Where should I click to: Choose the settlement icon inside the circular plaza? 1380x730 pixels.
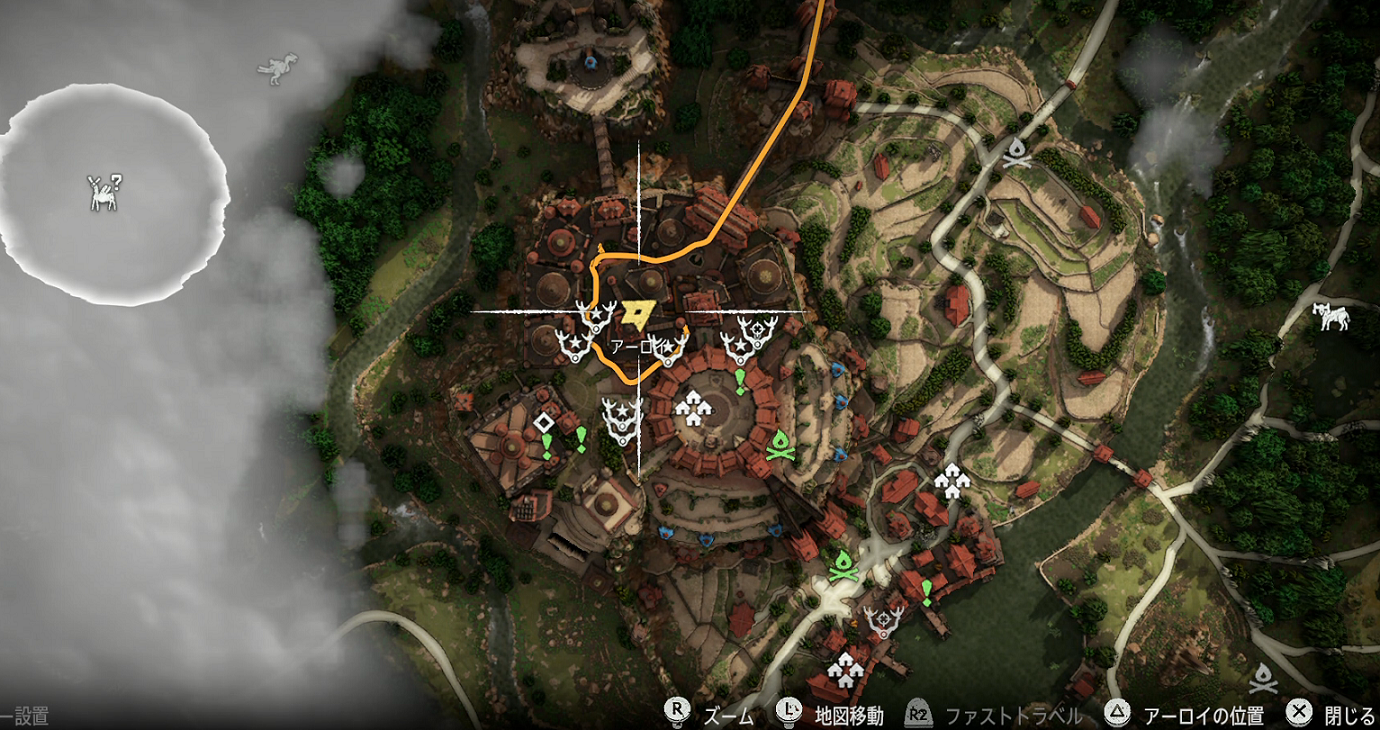click(691, 407)
